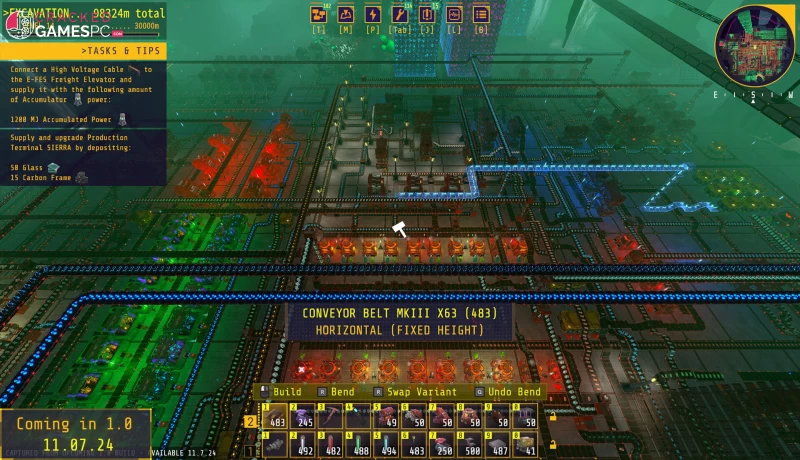Select the bottom row slot showing 492
The image size is (800, 460).
(302, 443)
